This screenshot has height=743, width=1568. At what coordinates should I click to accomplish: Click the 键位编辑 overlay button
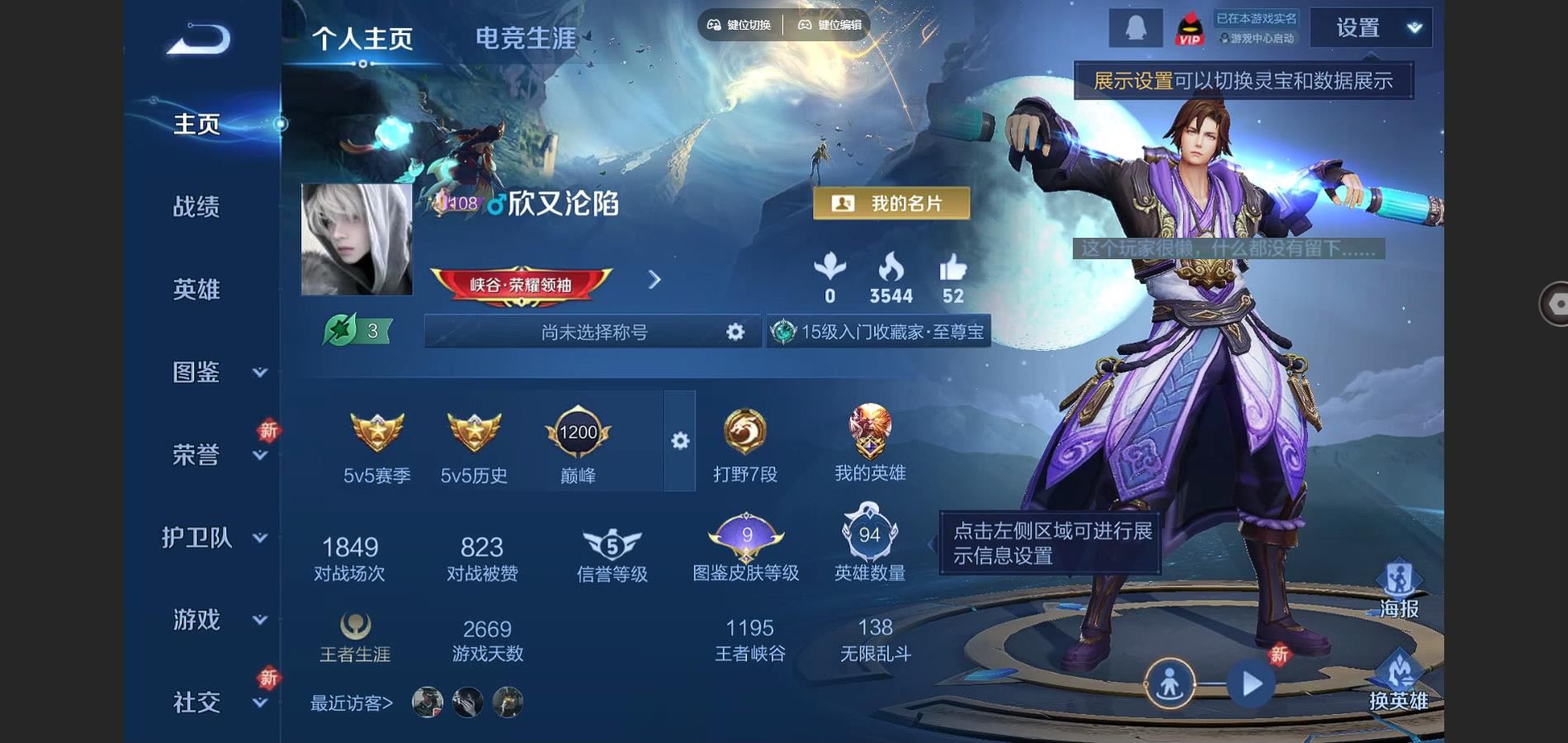point(829,25)
